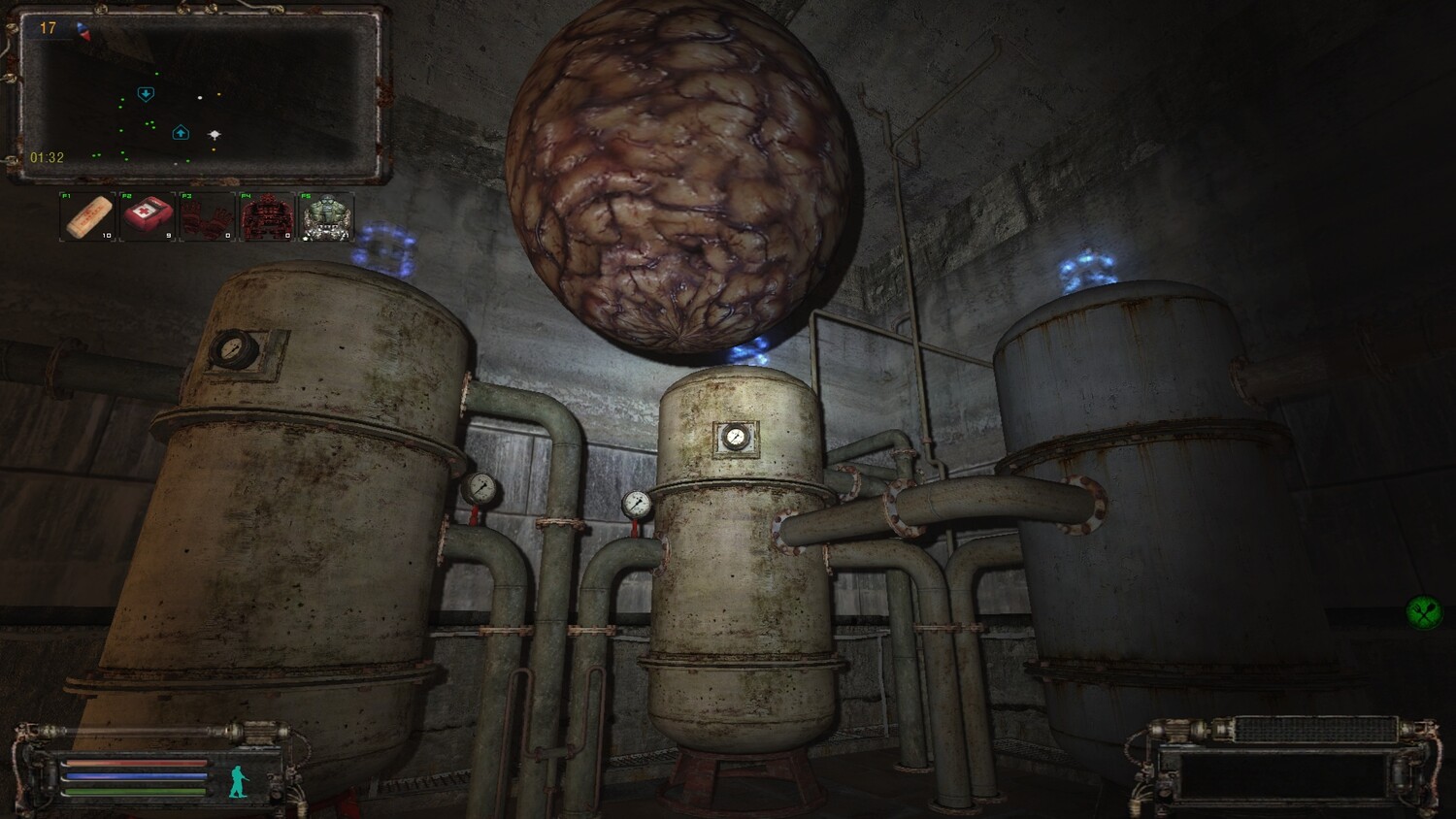Select the green armored suit quick slot
This screenshot has width=1456, height=819.
(x=326, y=216)
